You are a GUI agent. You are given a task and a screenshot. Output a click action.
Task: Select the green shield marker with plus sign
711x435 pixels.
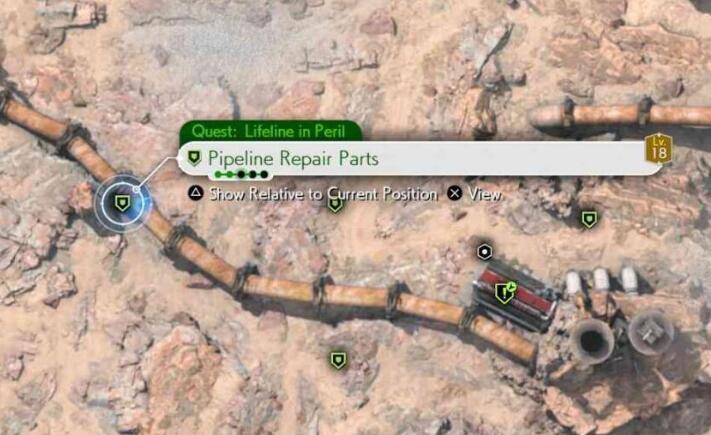505,292
